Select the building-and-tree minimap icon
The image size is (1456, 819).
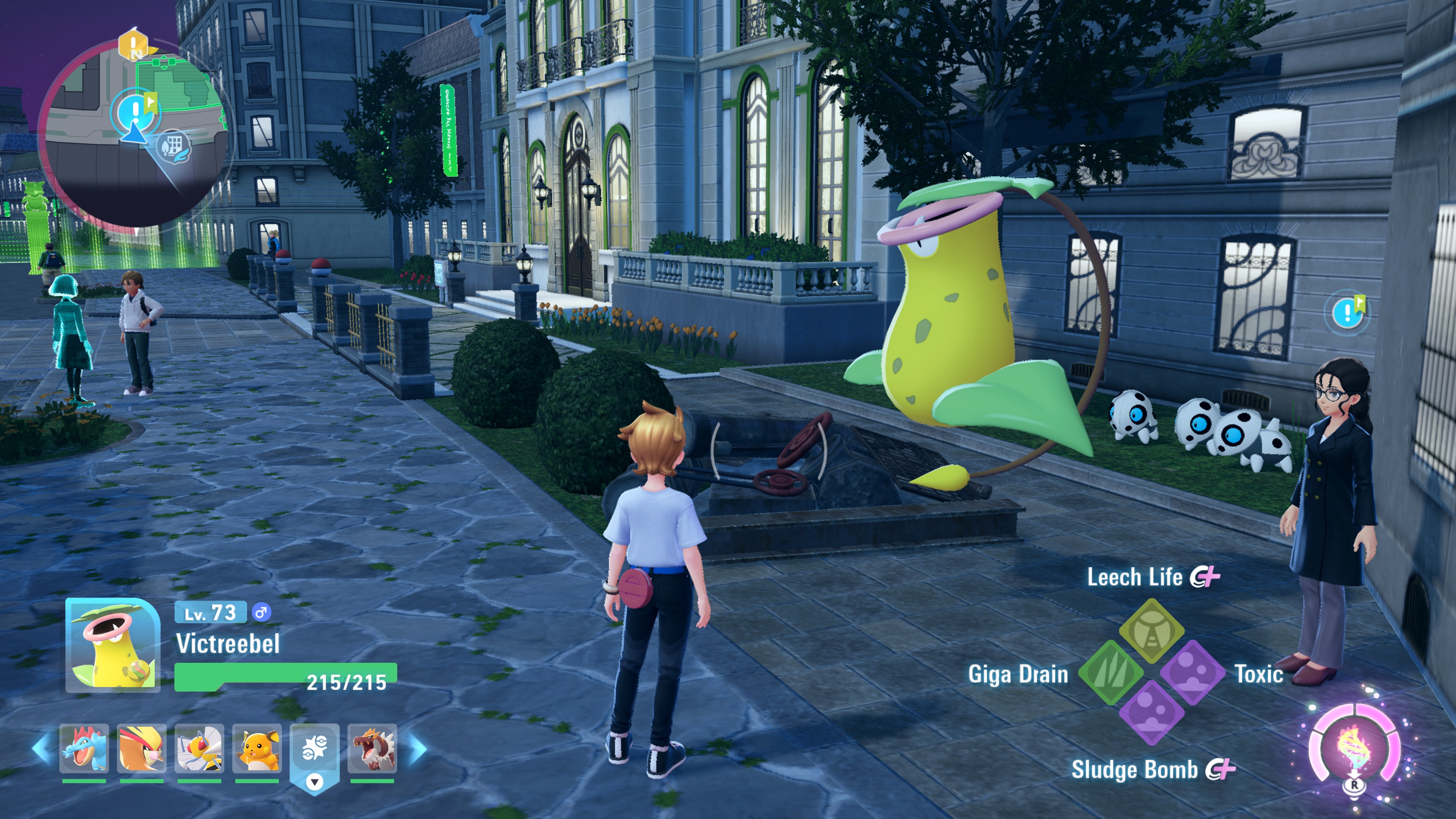pyautogui.click(x=173, y=147)
